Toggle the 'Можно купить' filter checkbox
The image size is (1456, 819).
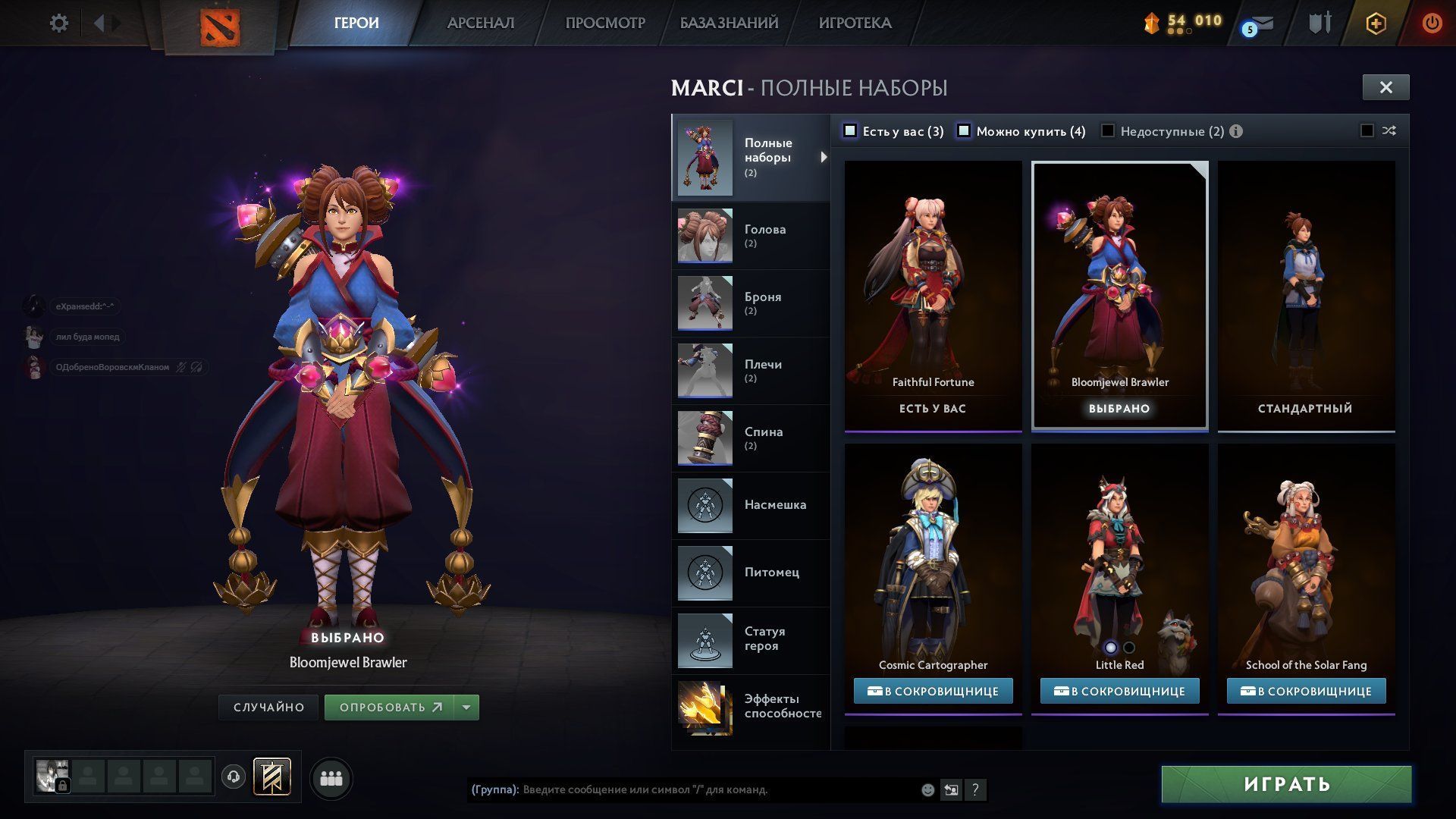(x=964, y=131)
